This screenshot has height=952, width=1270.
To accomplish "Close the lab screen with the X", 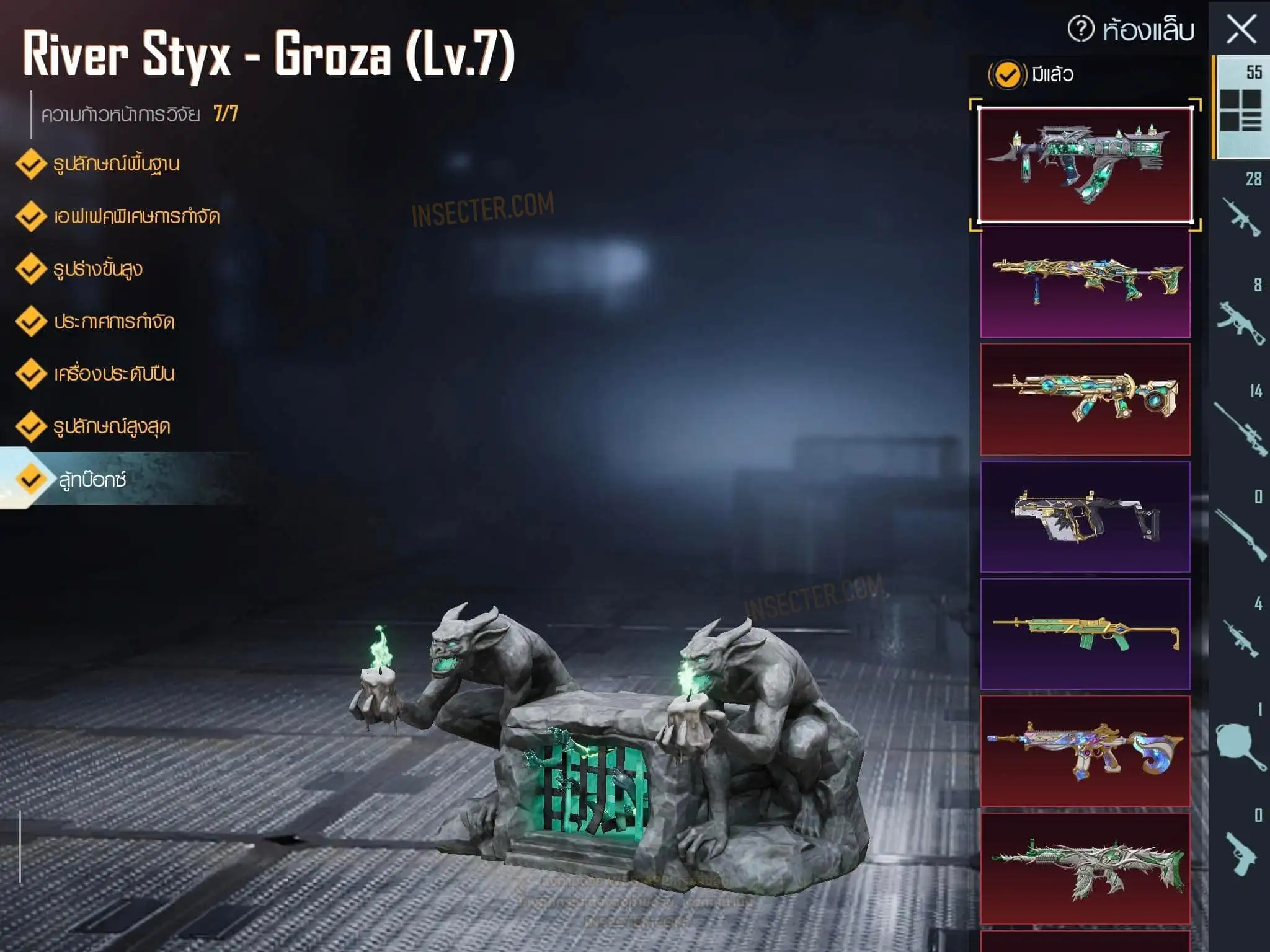I will [1241, 30].
